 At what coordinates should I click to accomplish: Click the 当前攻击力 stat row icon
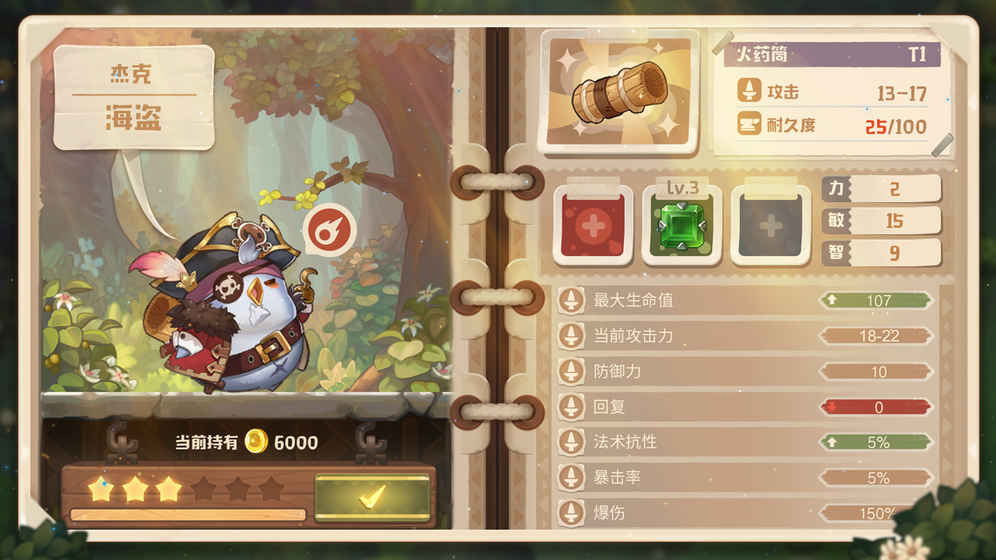(x=571, y=336)
